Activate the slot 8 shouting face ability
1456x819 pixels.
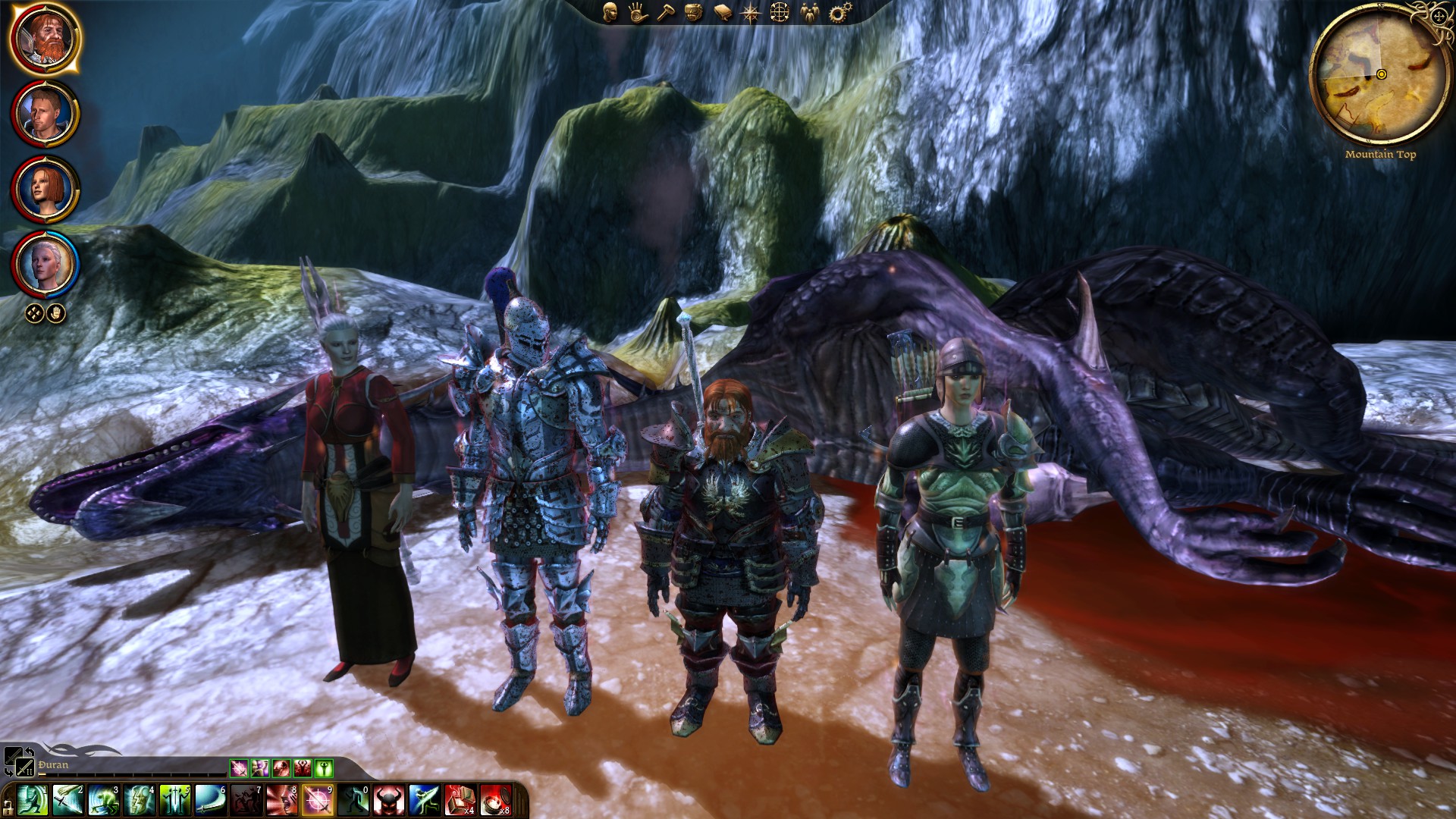pos(282,801)
